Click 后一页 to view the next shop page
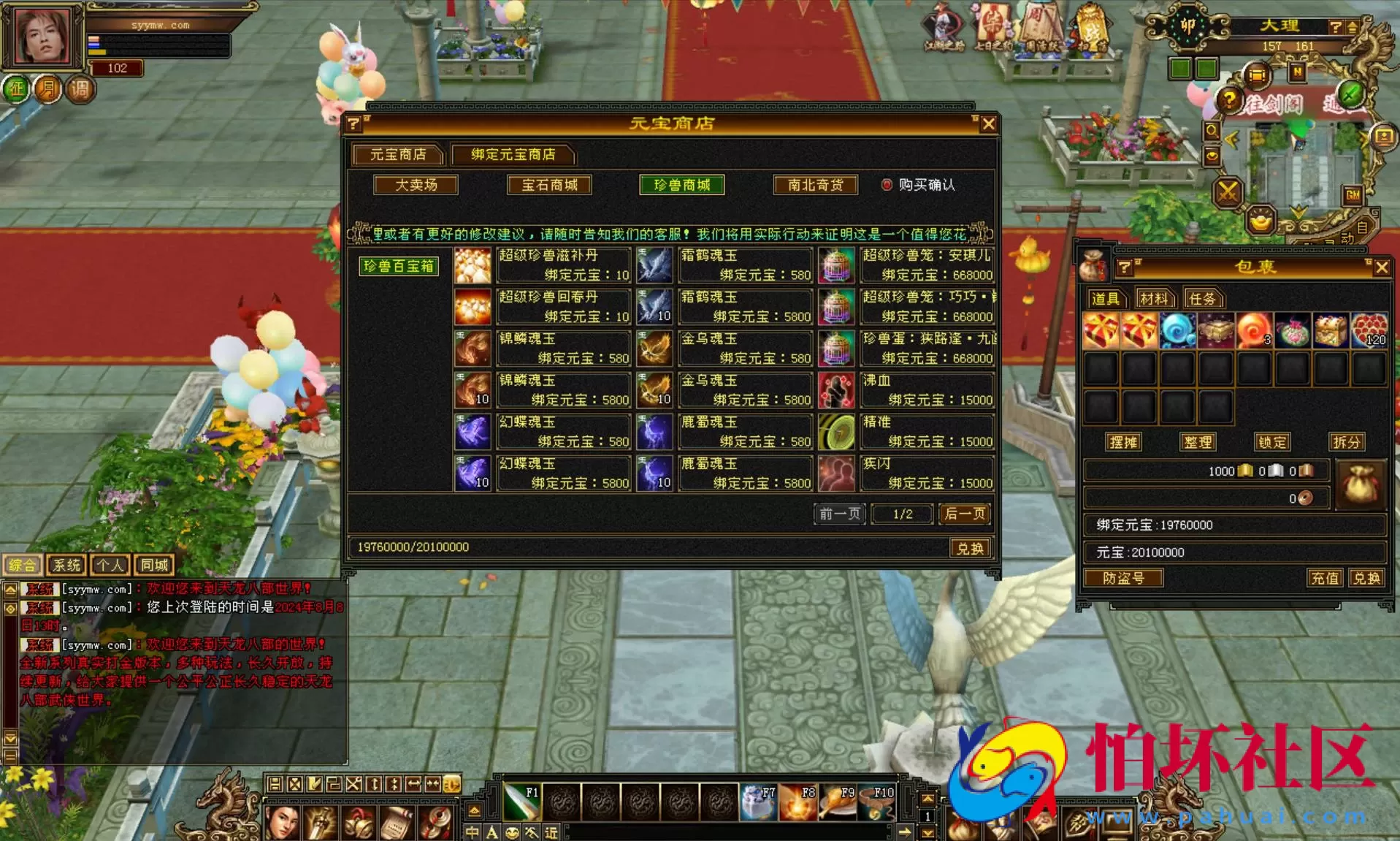The height and width of the screenshot is (841, 1400). click(963, 514)
